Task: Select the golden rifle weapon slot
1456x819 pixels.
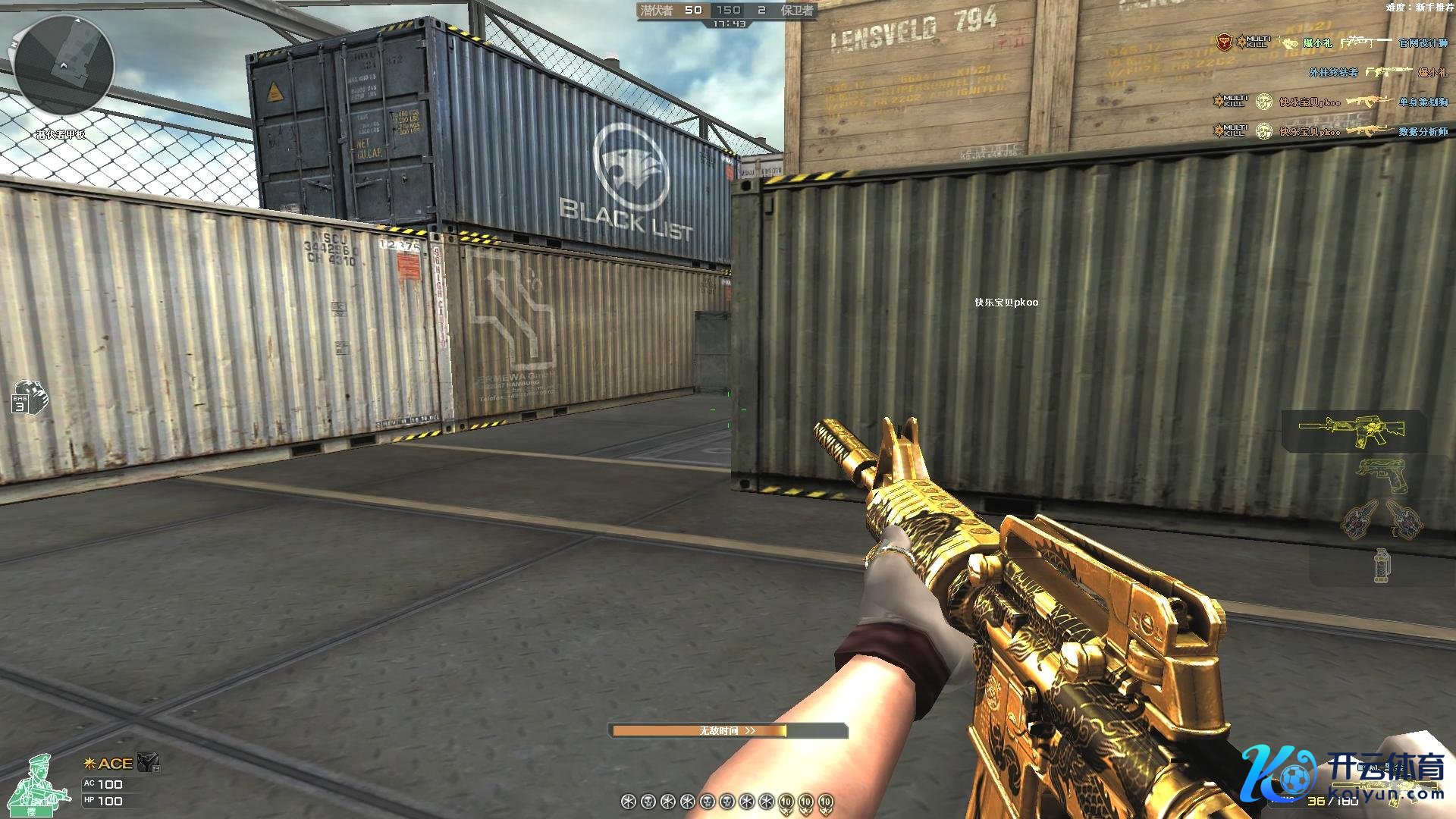Action: pos(1352,430)
